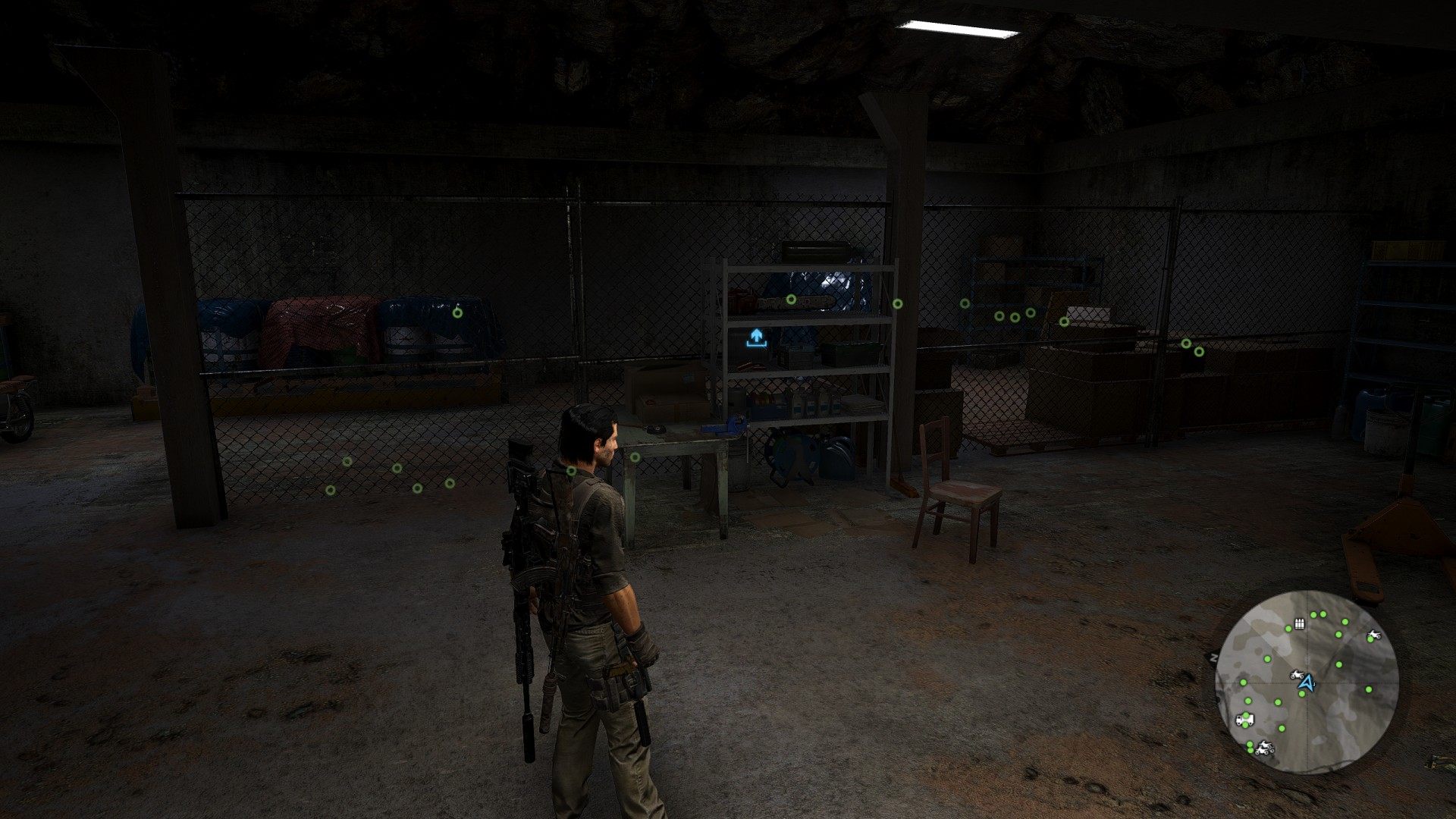This screenshot has width=1456, height=819.
Task: Select the north indicator on the minimap edge
Action: 1213,657
